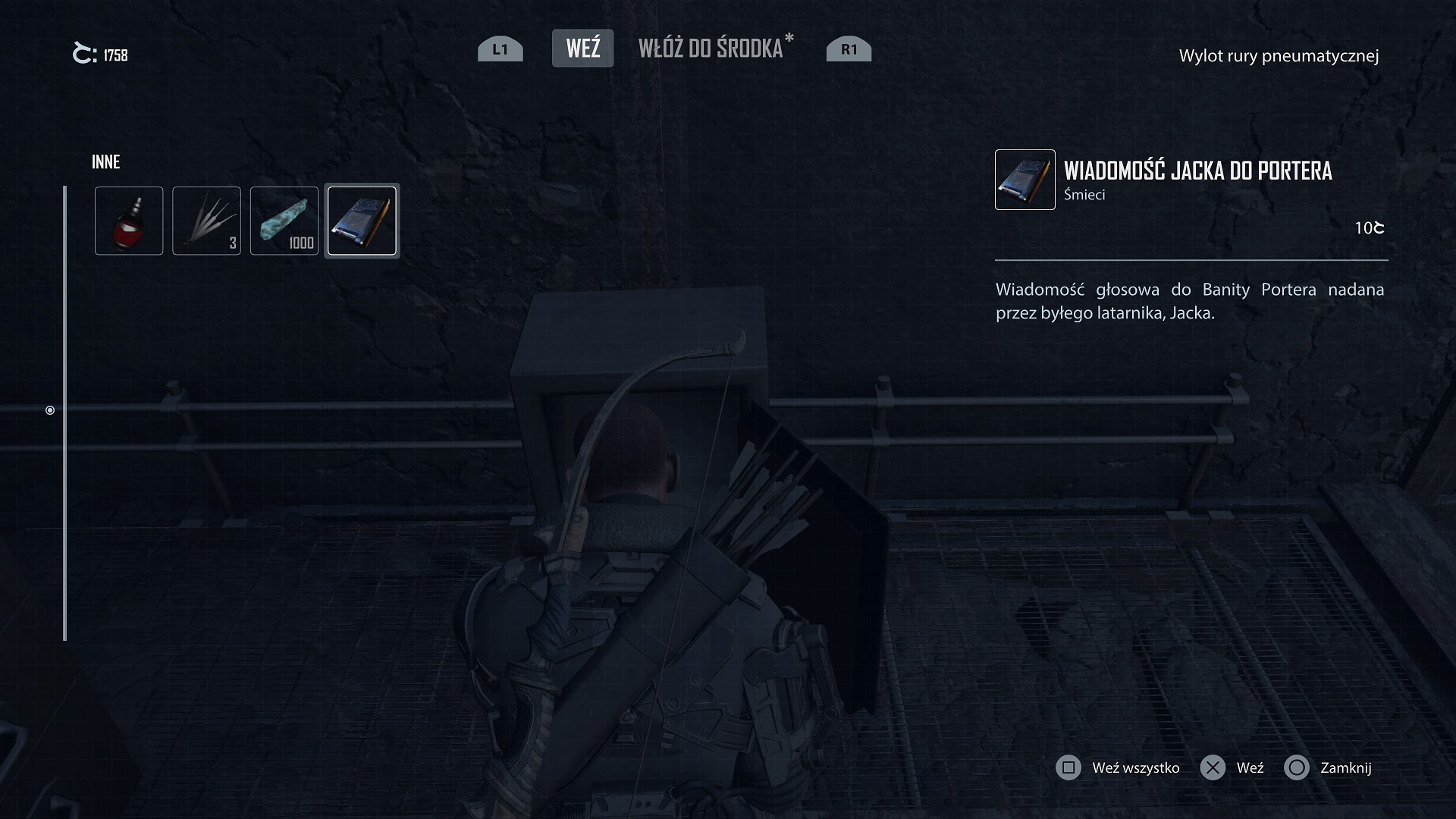Choose the arrow bundle slot

[x=206, y=221]
